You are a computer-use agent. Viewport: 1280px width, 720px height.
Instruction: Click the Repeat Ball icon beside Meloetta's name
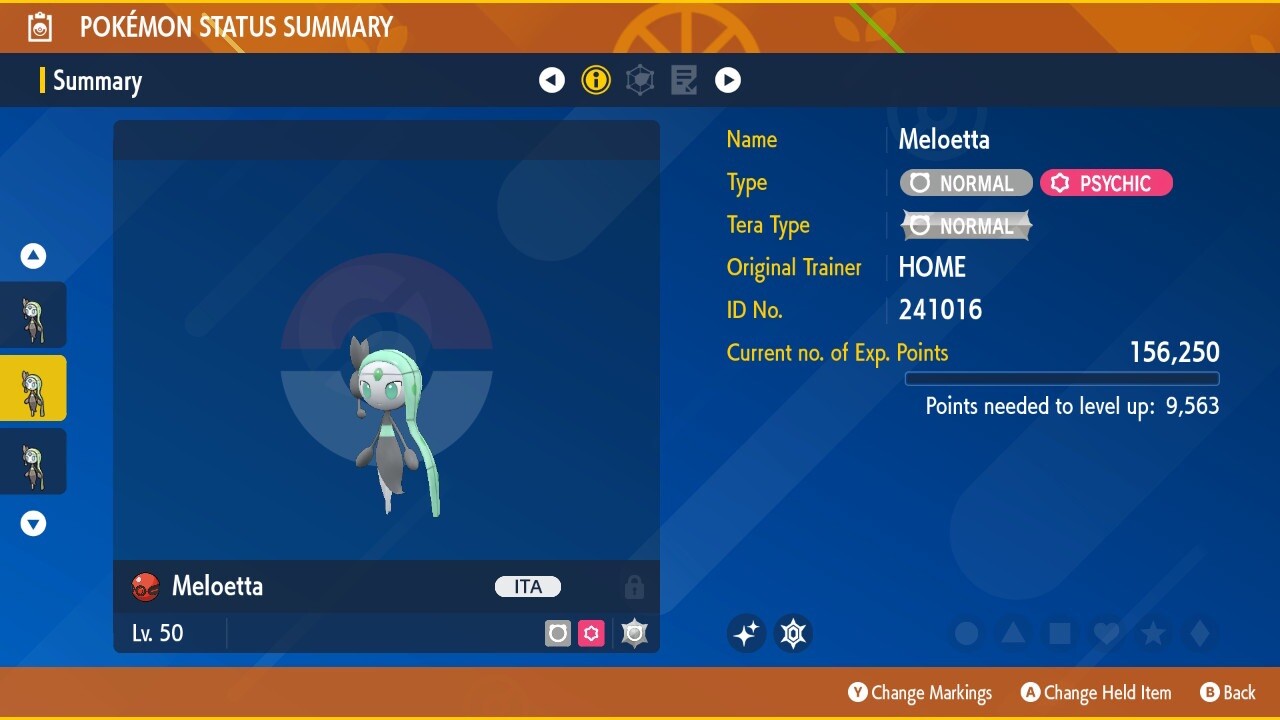(x=143, y=587)
